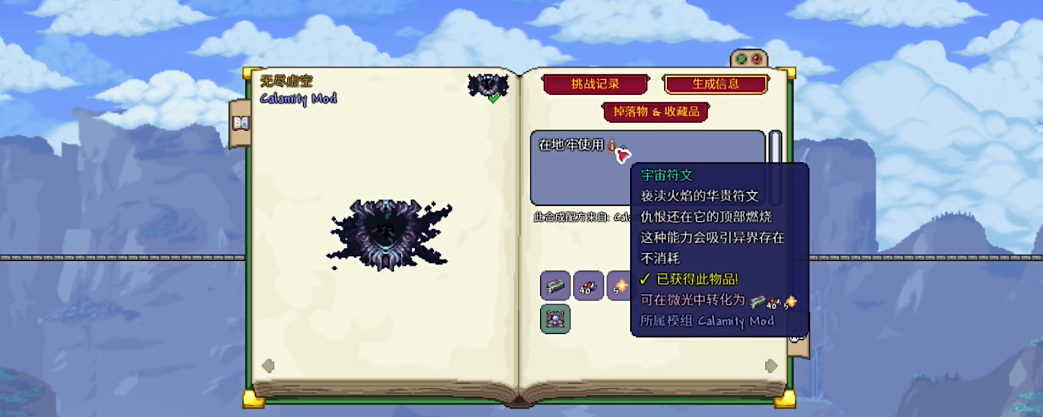Click the table of contents bookmark tab
The width and height of the screenshot is (1043, 417).
240,122
